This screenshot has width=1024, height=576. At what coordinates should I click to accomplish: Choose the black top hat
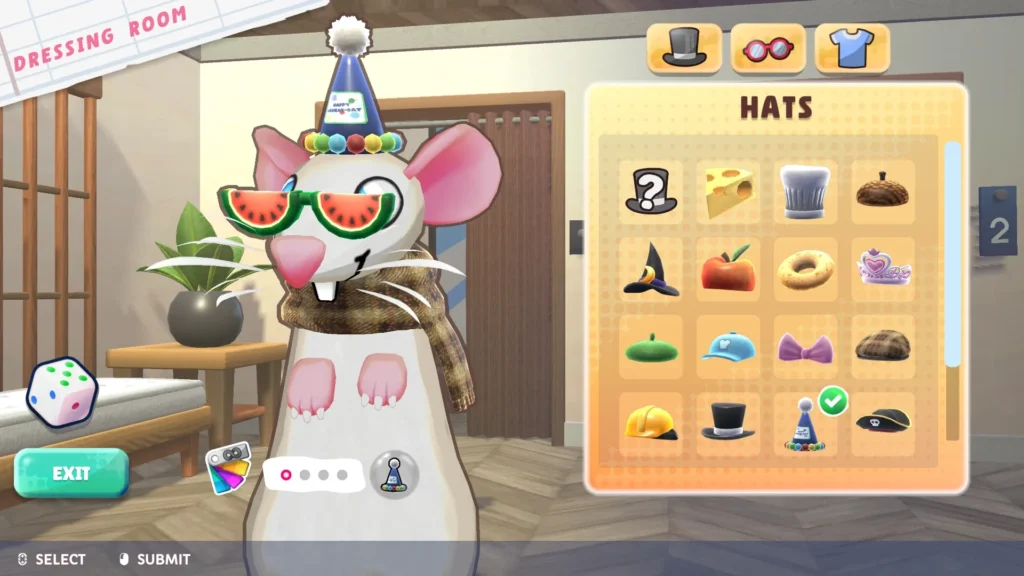coord(727,422)
